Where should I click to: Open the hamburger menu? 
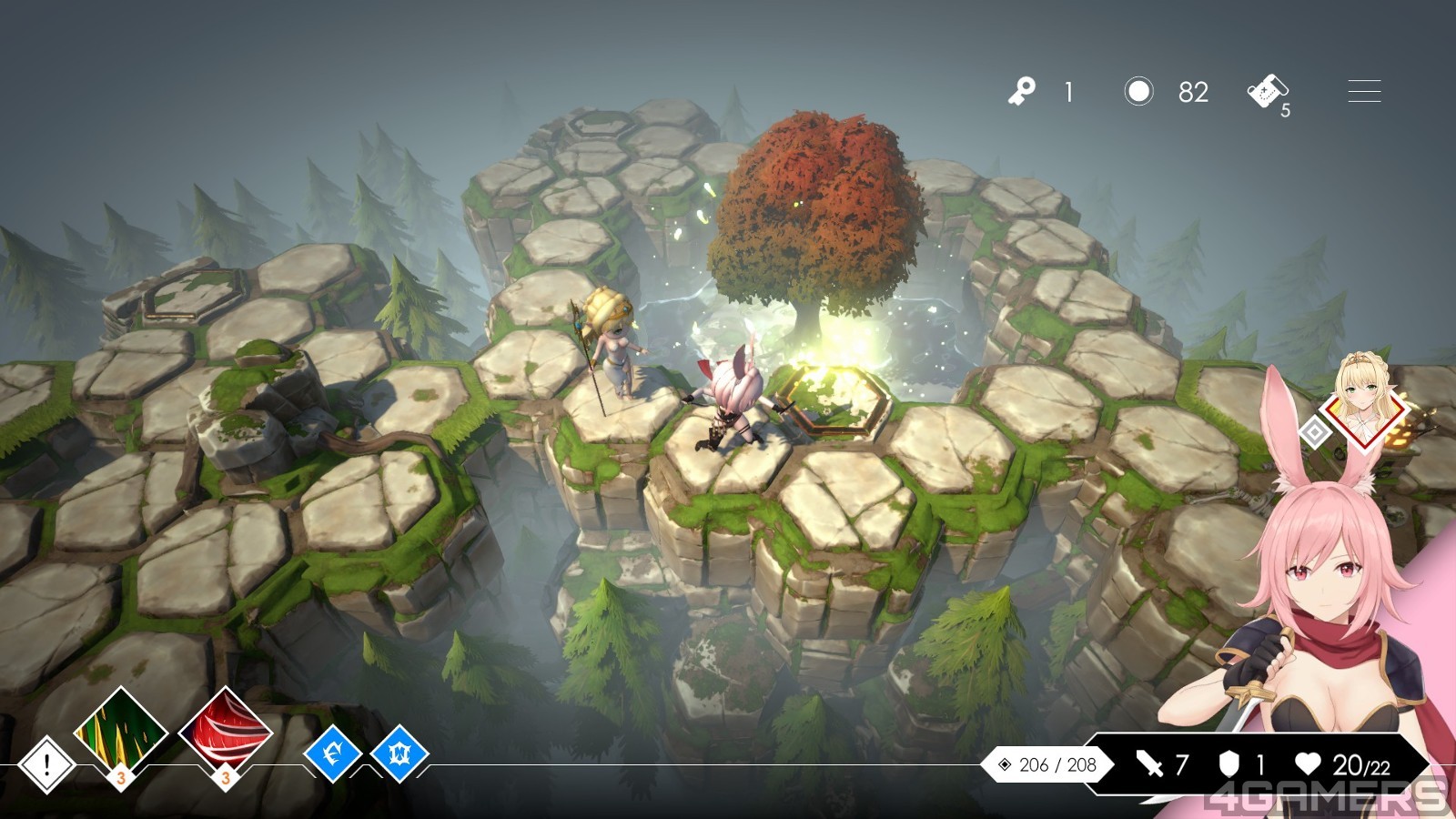click(1363, 91)
